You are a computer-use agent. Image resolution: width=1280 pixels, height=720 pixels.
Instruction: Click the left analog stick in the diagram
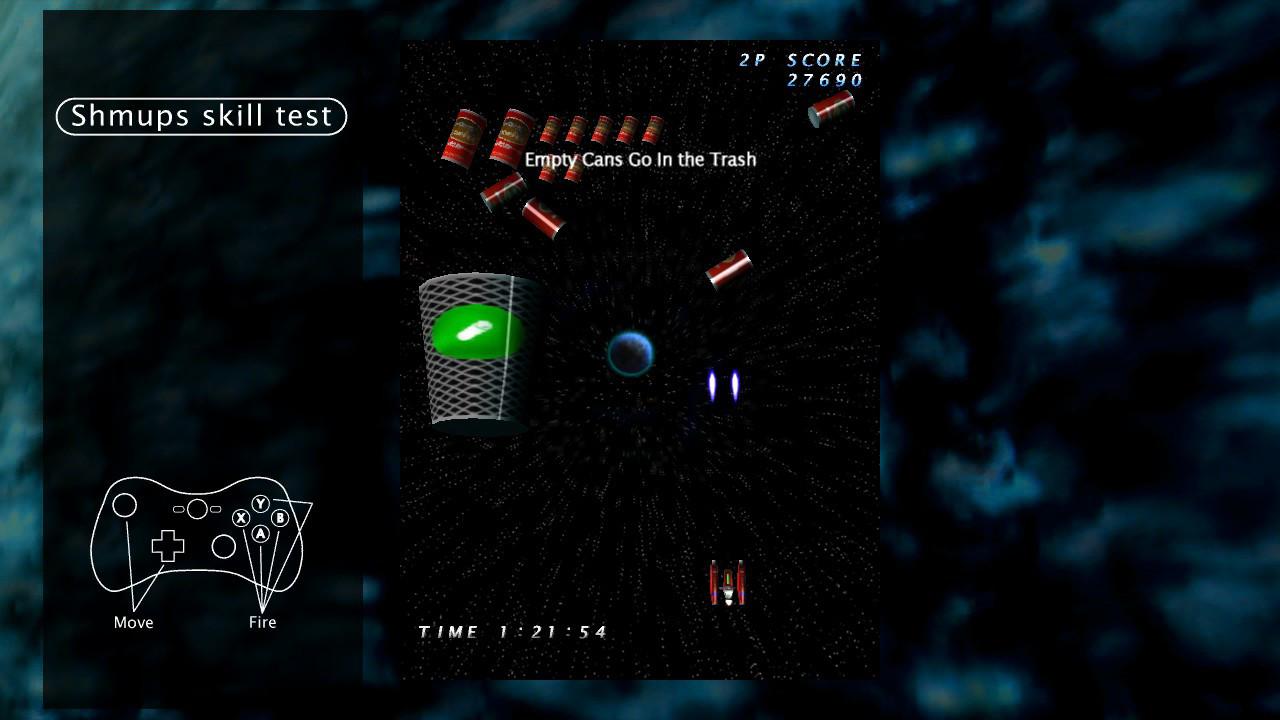tap(124, 505)
